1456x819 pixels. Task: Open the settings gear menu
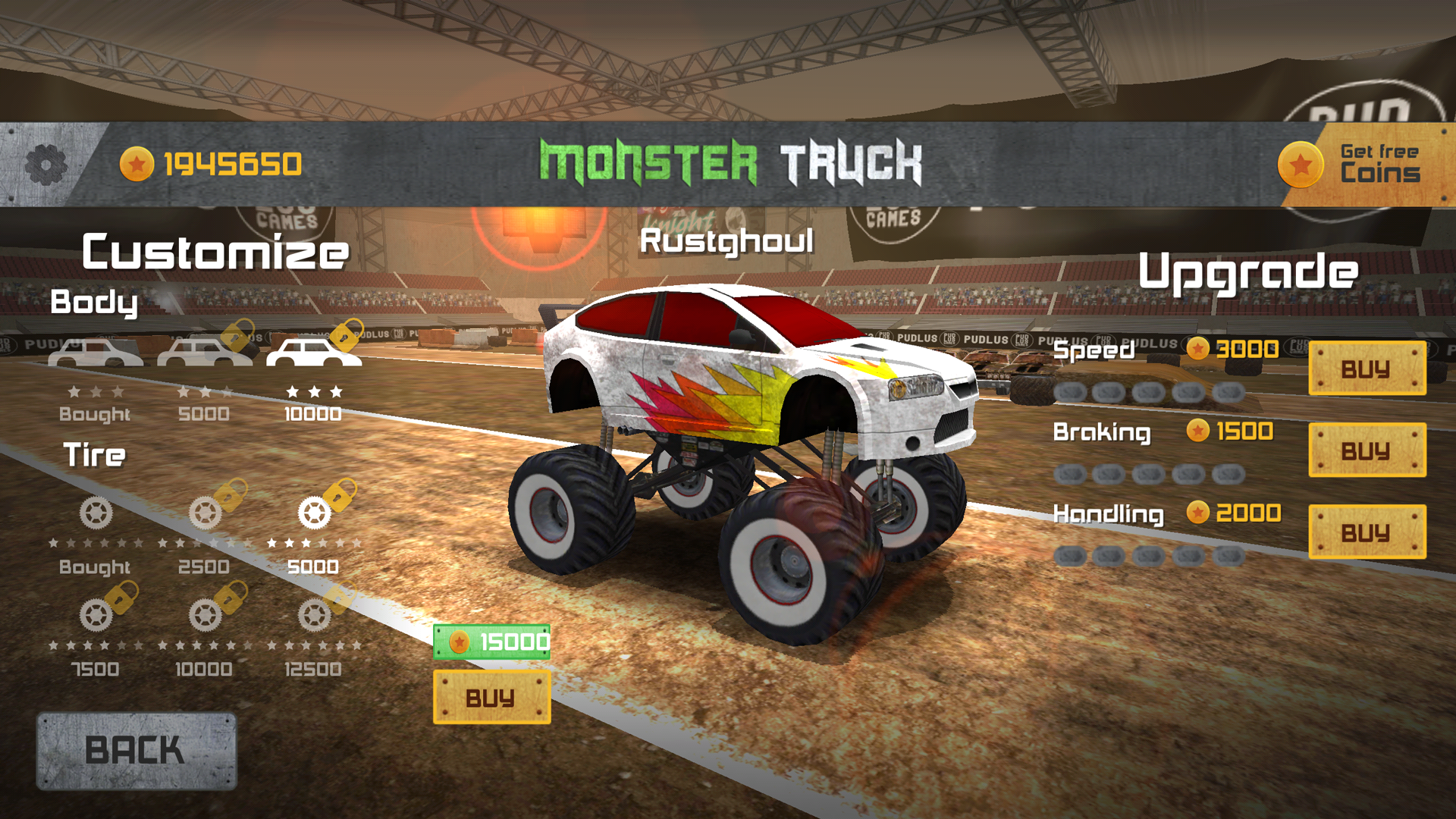[x=45, y=163]
